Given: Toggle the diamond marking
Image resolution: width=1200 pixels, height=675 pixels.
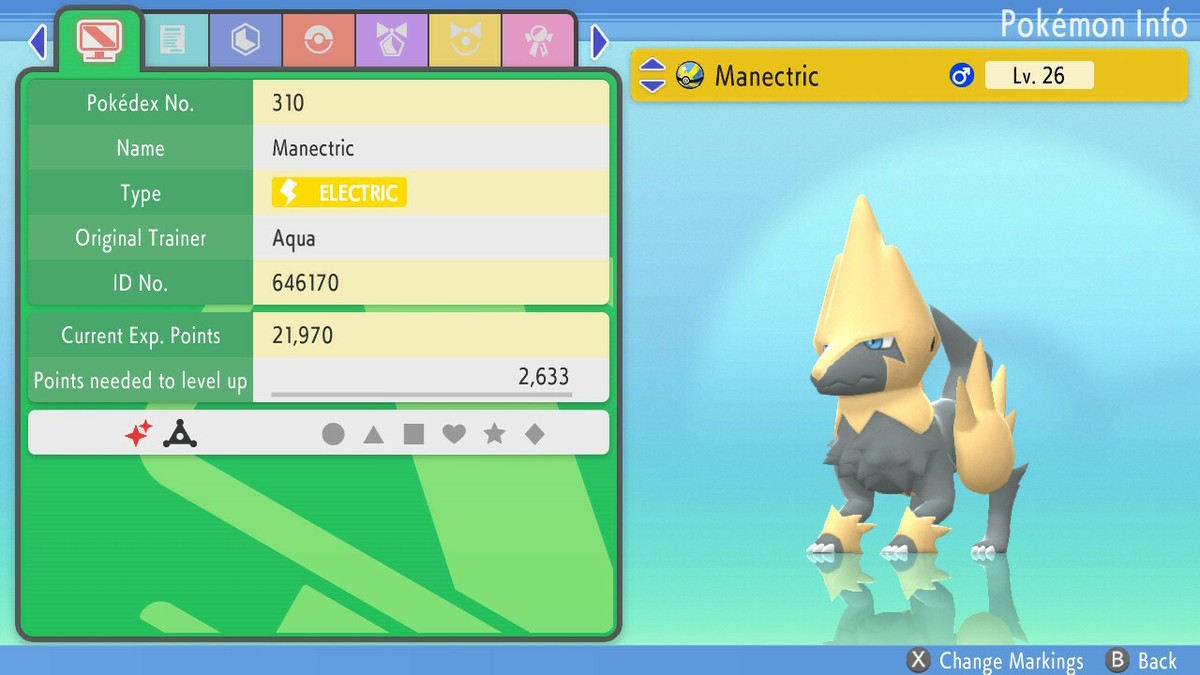Looking at the screenshot, I should point(535,434).
